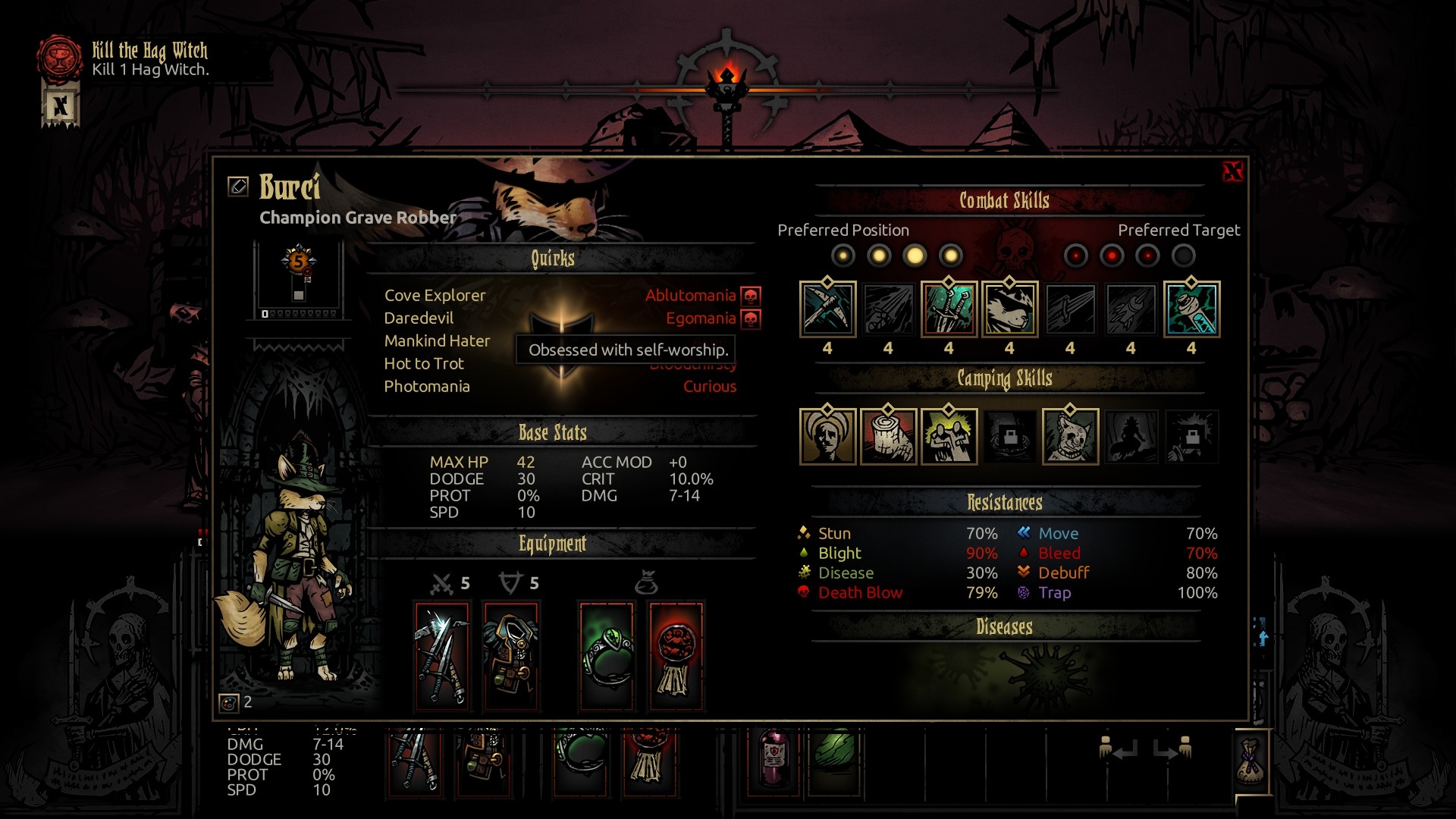Viewport: 1456px width, 819px height.
Task: Click the equipped daggers weapon slot
Action: point(442,656)
